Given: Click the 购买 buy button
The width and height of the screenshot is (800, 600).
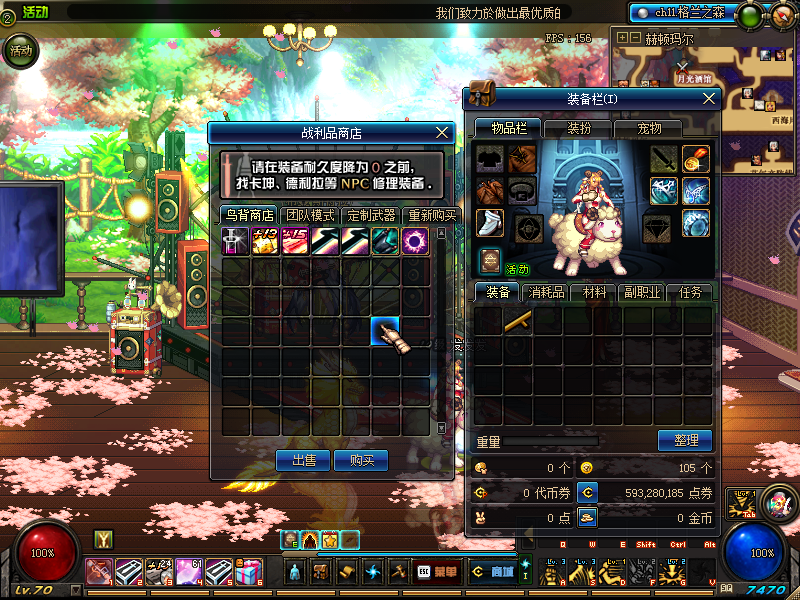Looking at the screenshot, I should tap(361, 460).
